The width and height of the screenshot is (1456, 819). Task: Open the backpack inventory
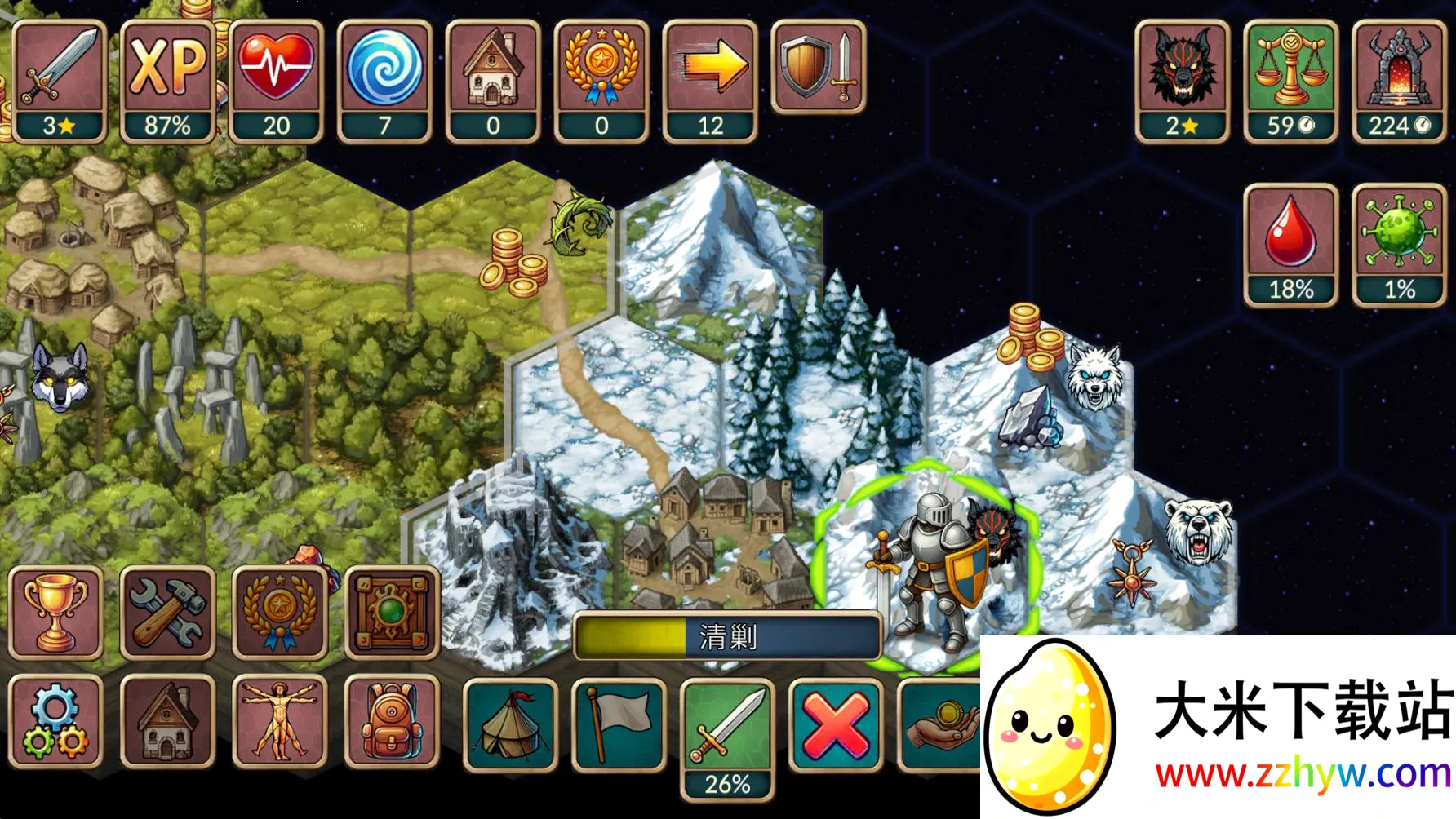pos(393,722)
